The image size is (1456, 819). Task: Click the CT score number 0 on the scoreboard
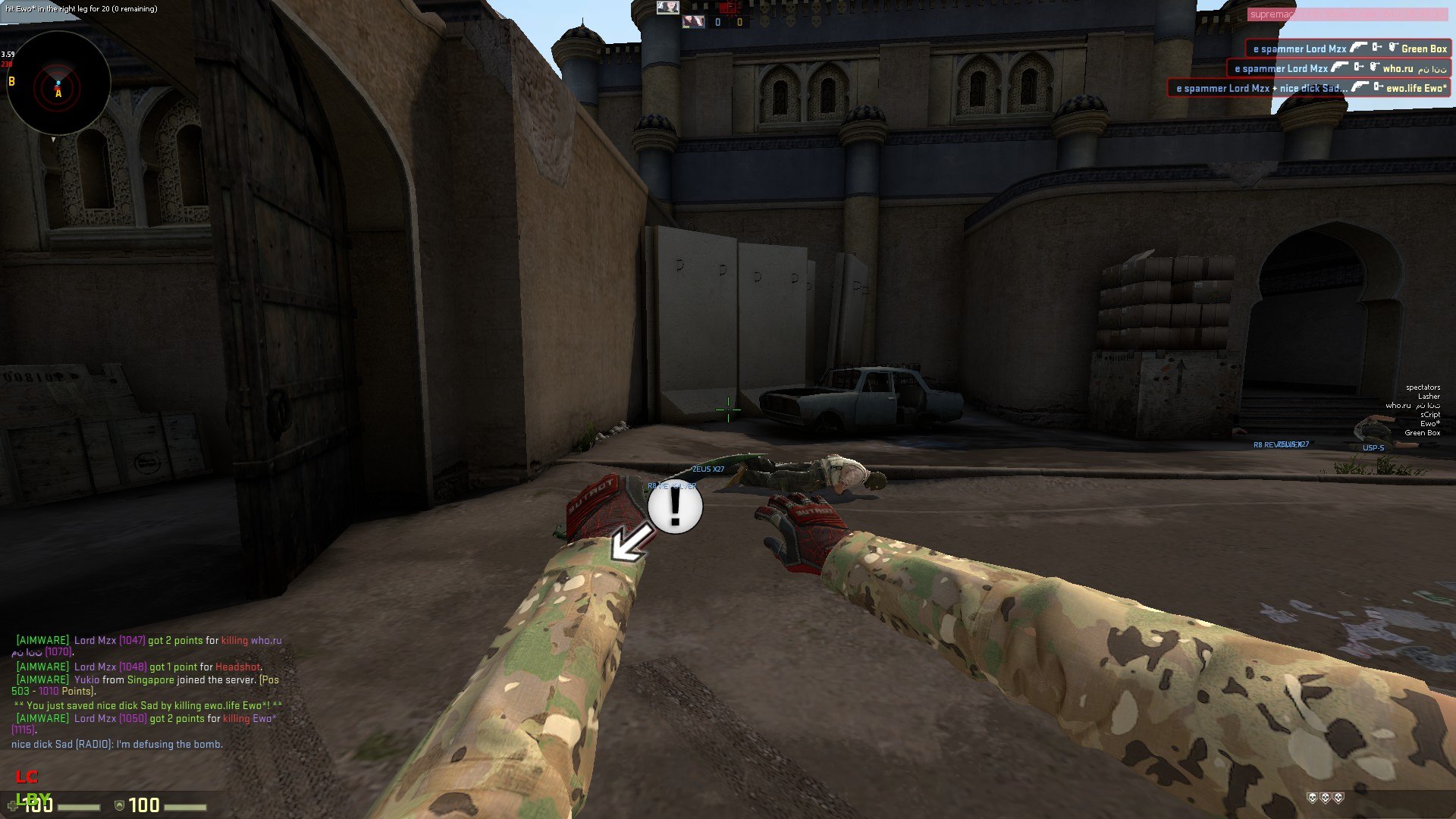click(x=717, y=22)
